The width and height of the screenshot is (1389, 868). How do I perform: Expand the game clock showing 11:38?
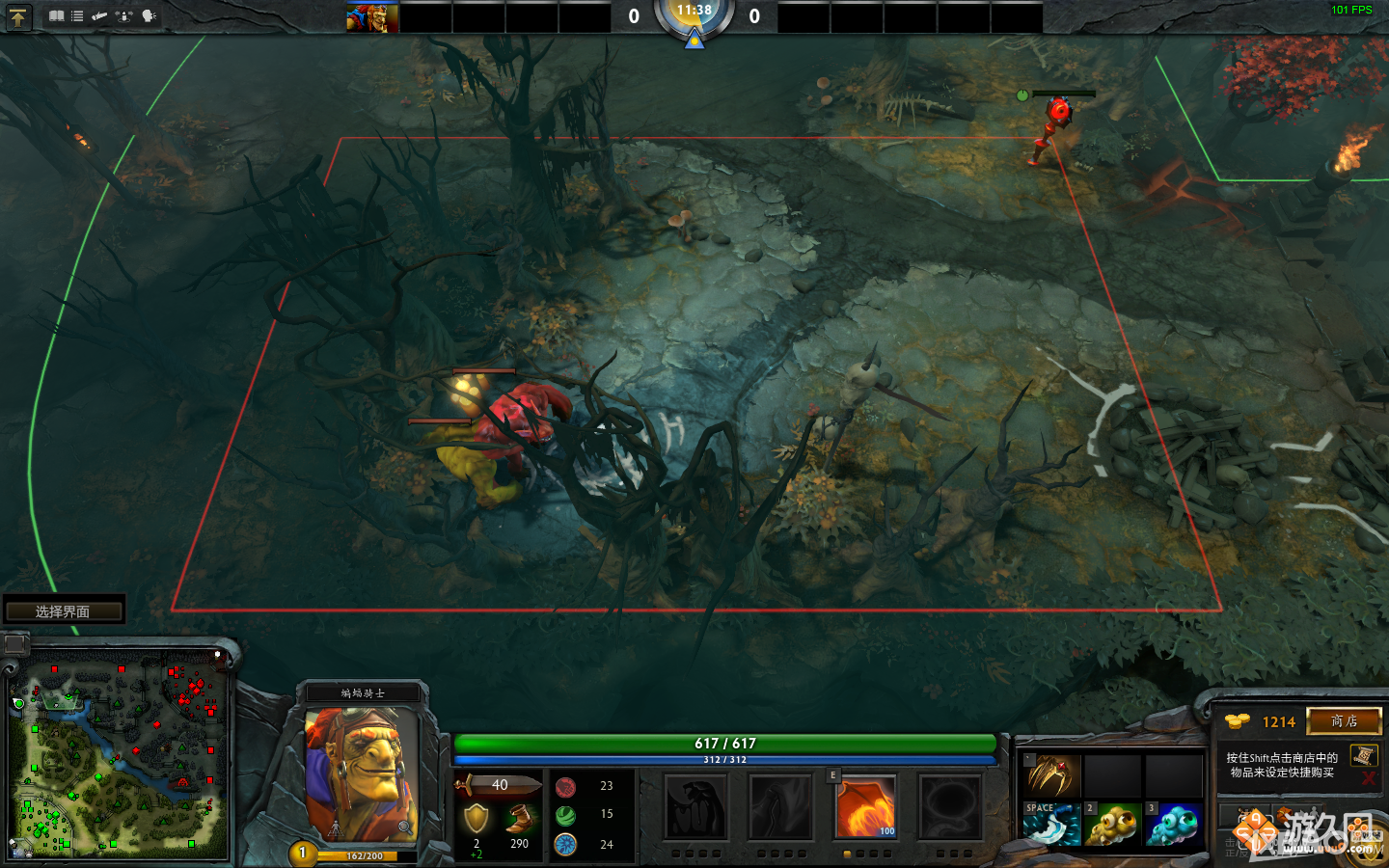click(x=694, y=14)
